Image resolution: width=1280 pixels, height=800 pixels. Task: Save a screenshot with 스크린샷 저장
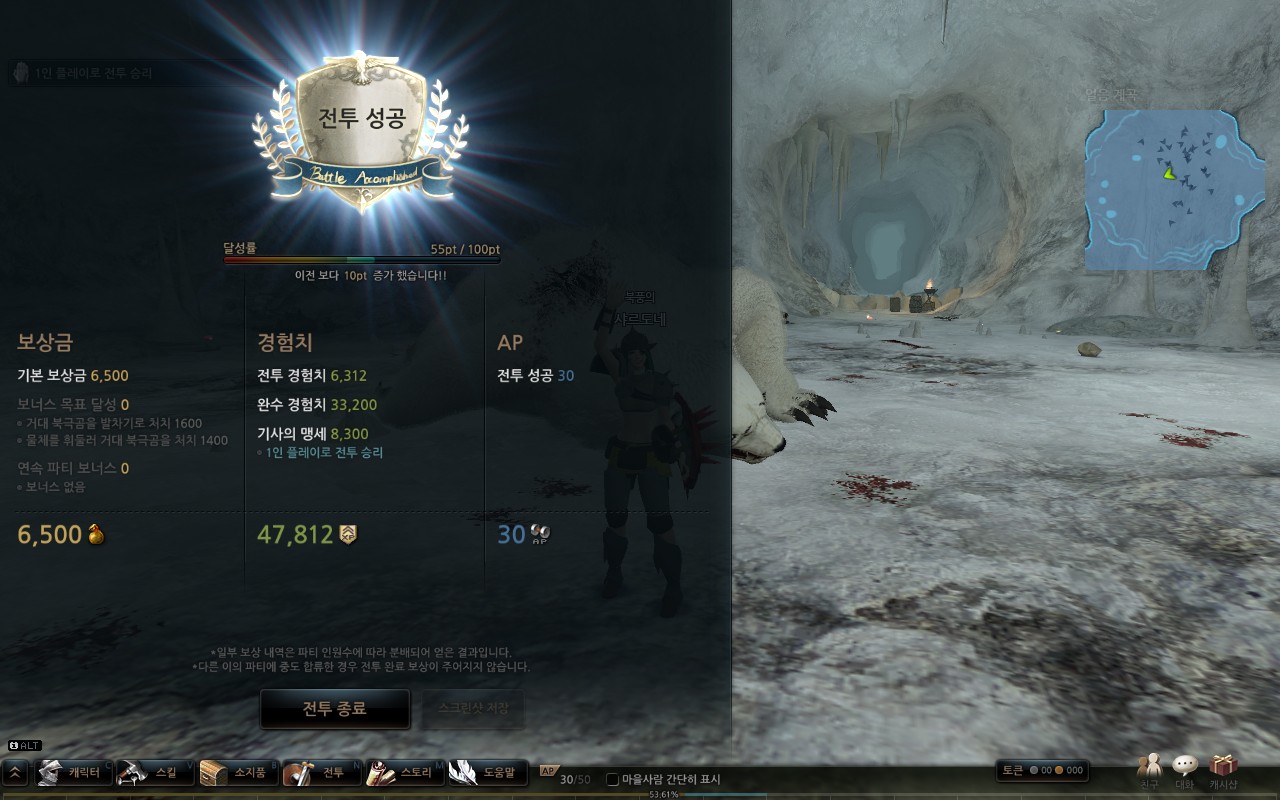(473, 709)
